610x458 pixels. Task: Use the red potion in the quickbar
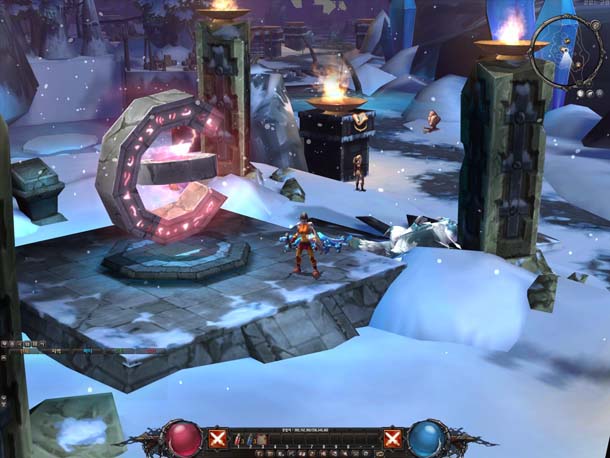(237, 438)
